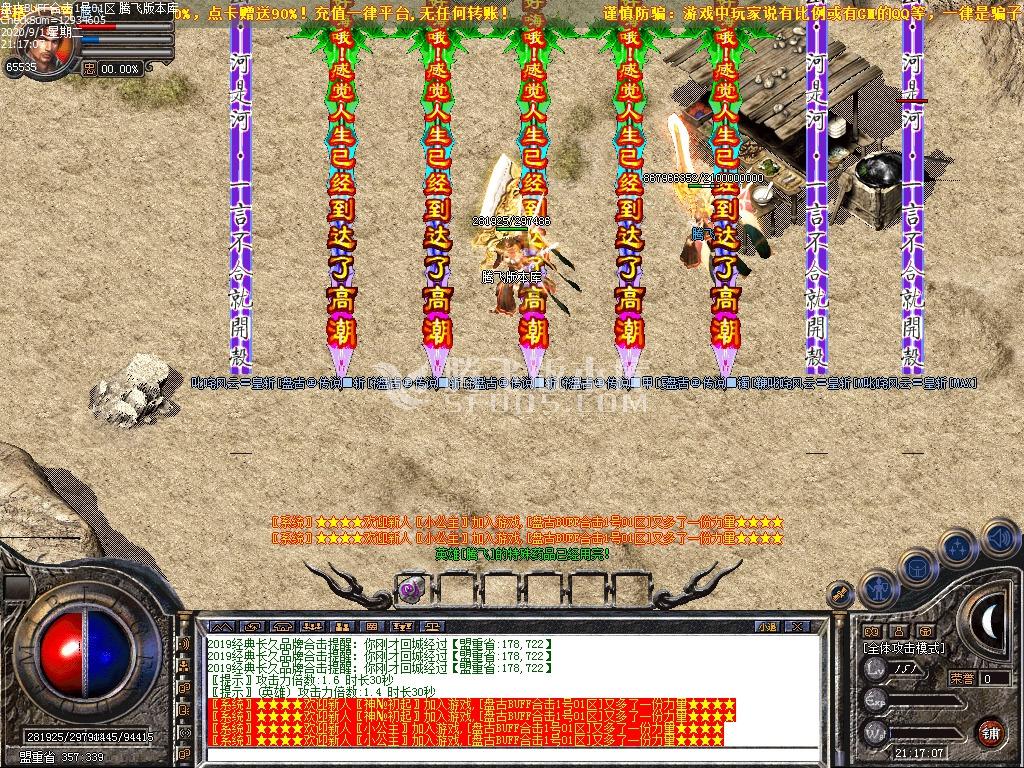This screenshot has width=1024, height=768.
Task: Open the character status round button
Action: coord(878,589)
